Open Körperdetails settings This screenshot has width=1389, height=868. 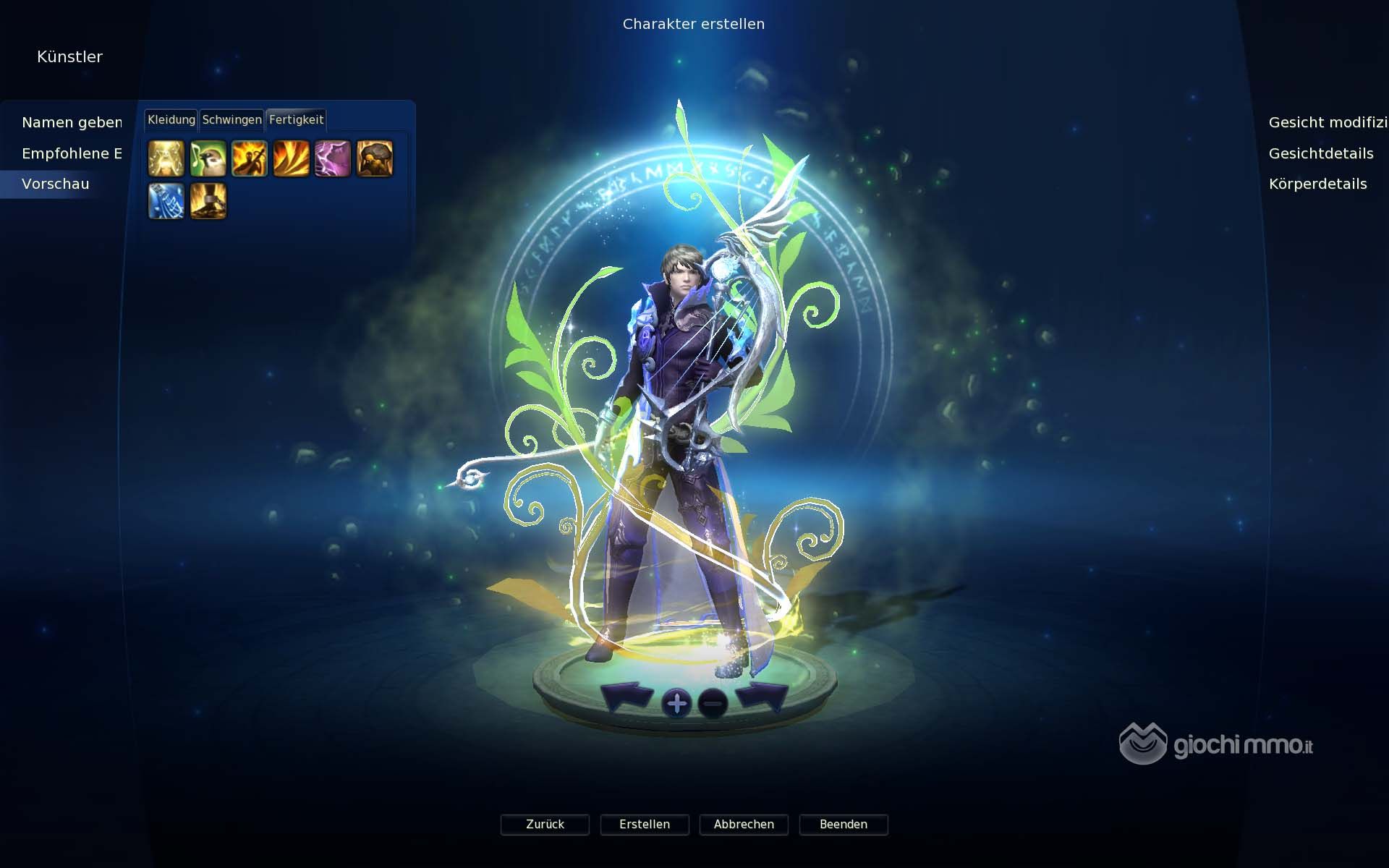coord(1317,184)
